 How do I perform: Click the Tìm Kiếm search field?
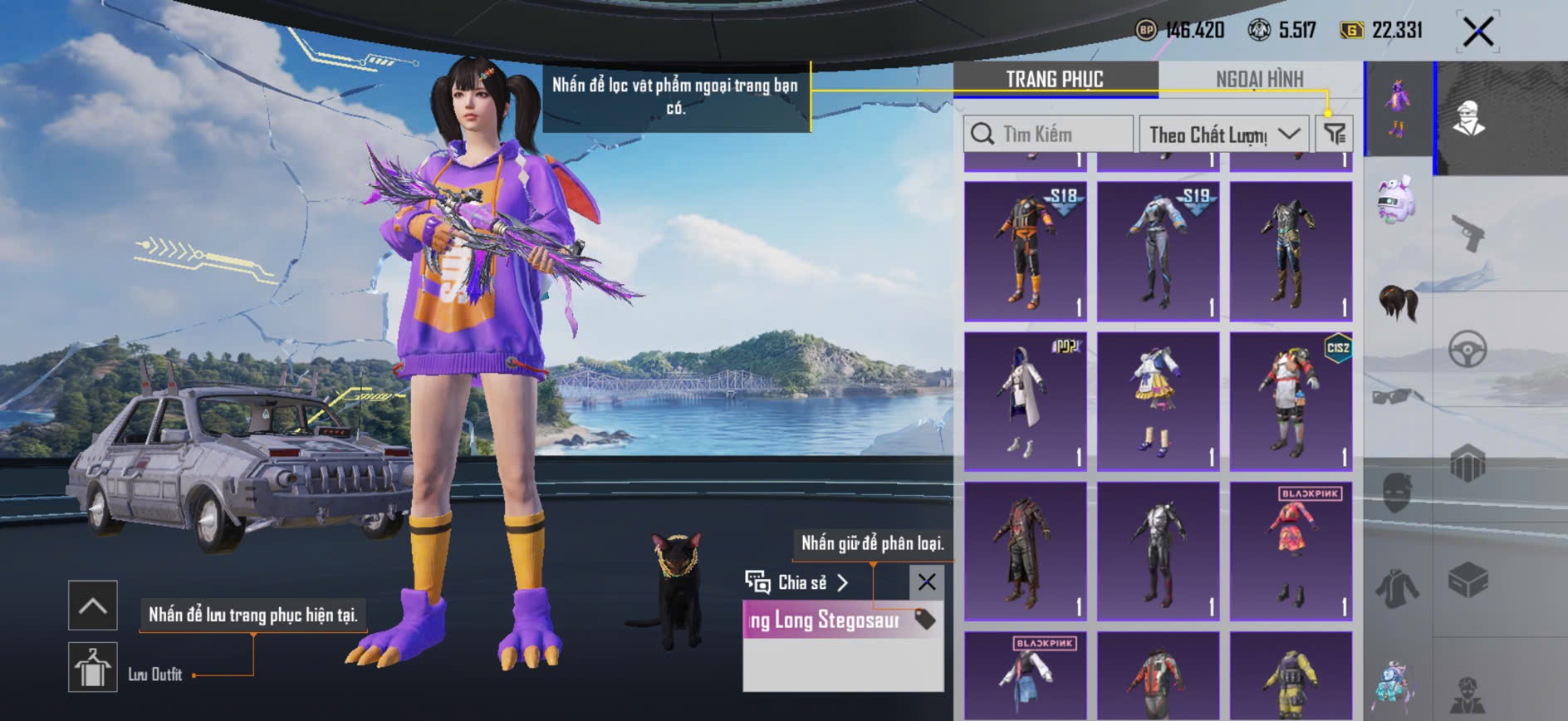coord(1048,134)
